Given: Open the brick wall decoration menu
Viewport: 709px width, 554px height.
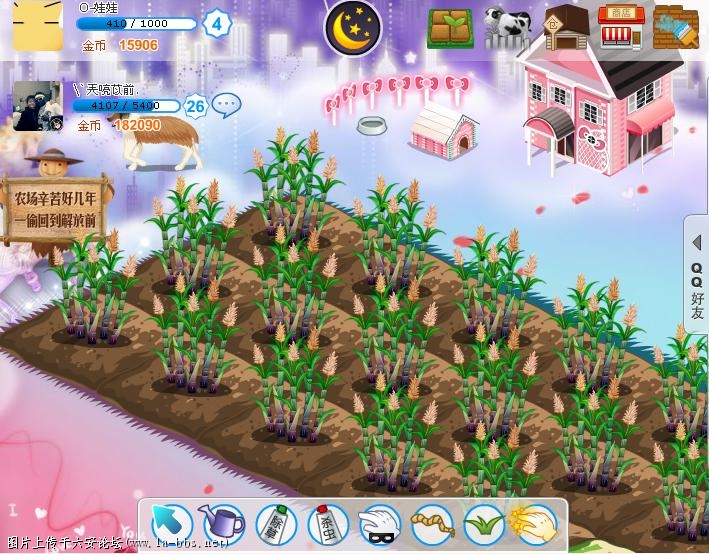Looking at the screenshot, I should click(675, 27).
